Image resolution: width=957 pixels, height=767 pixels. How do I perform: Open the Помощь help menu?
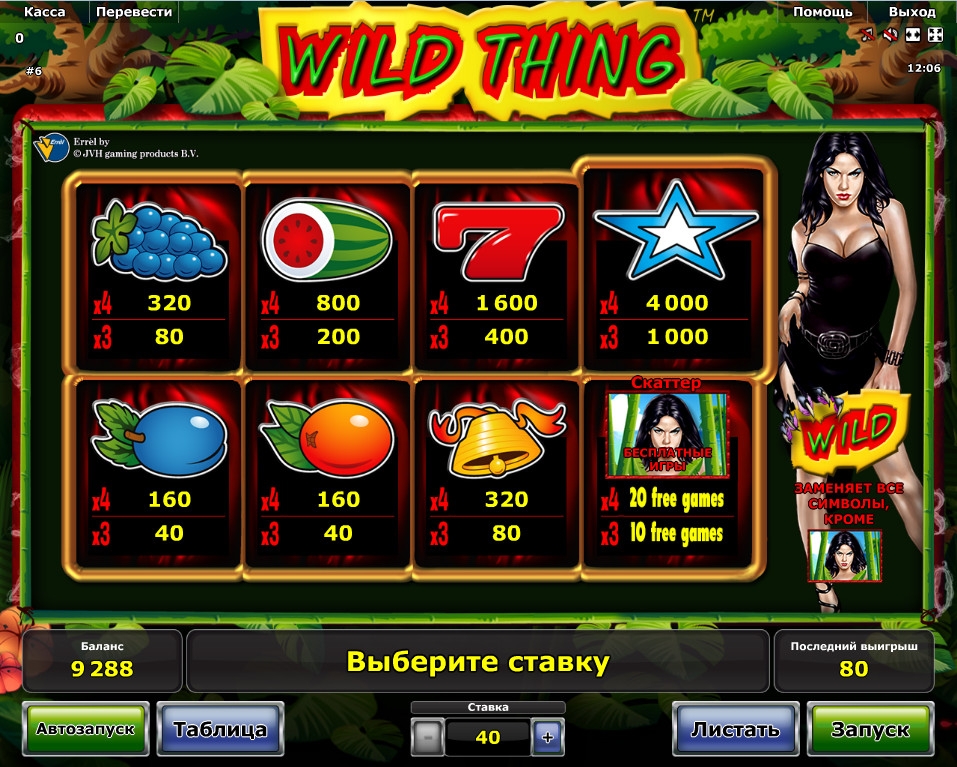(x=822, y=12)
